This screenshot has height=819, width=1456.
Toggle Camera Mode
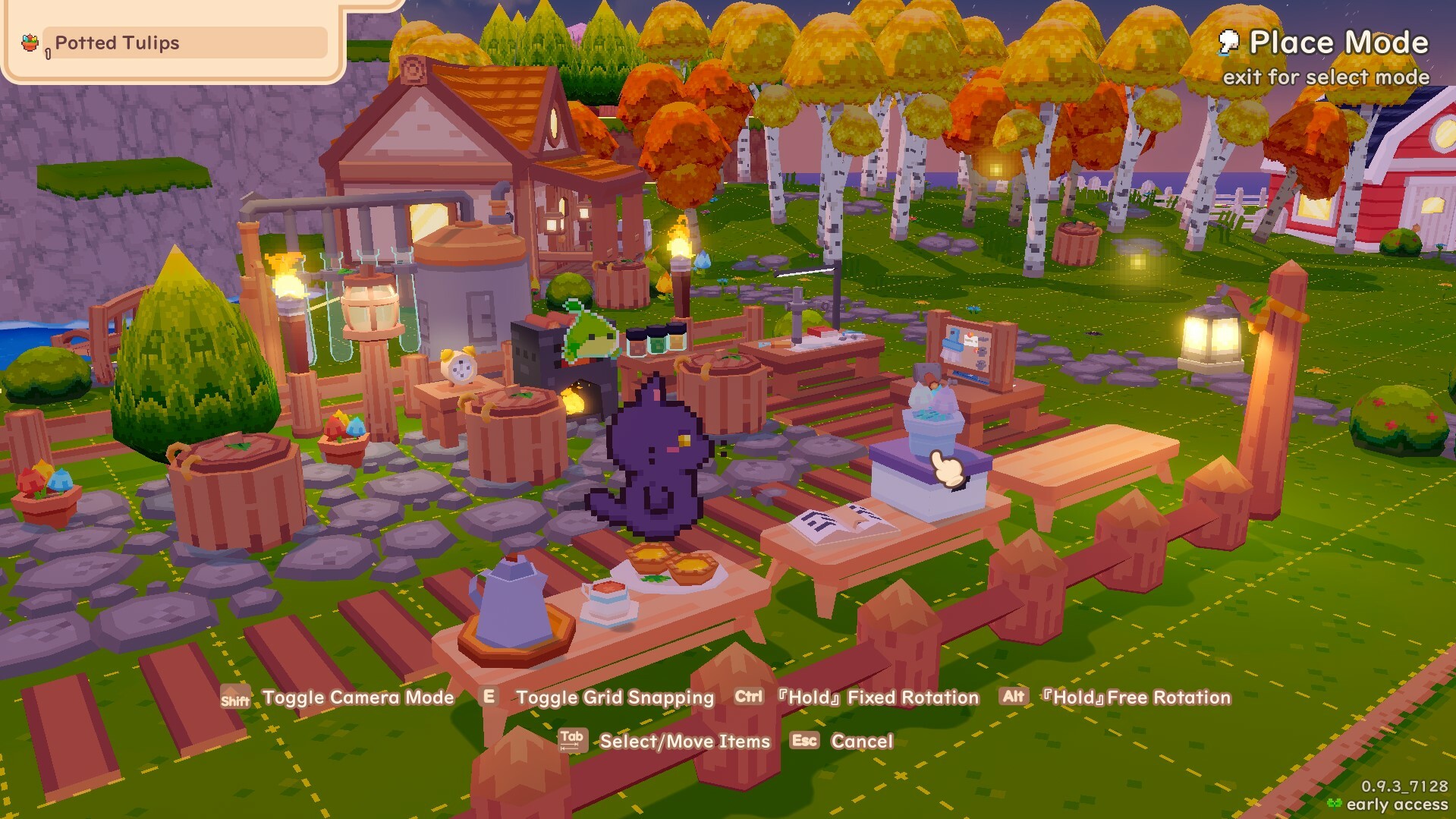[357, 698]
